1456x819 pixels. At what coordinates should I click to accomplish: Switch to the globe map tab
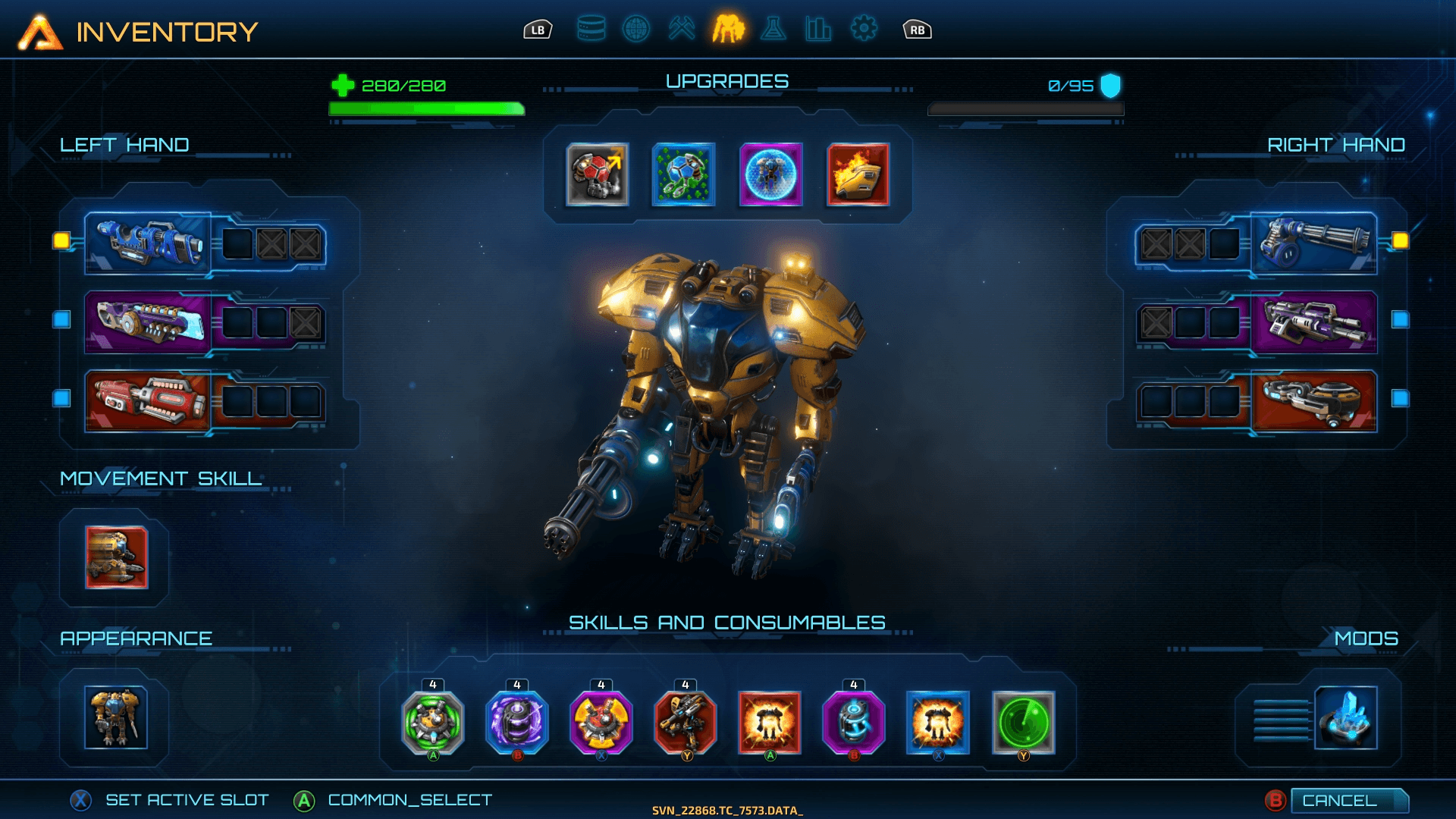click(636, 30)
